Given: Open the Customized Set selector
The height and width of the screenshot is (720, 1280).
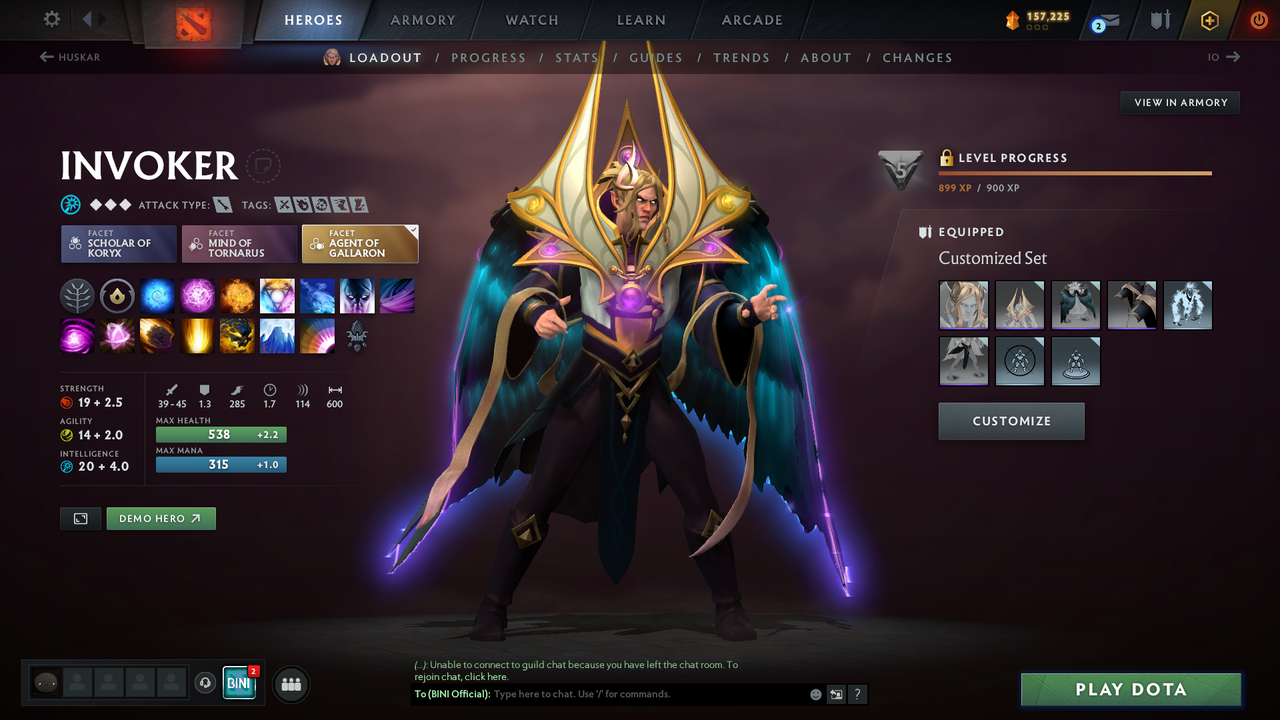Looking at the screenshot, I should (x=992, y=258).
